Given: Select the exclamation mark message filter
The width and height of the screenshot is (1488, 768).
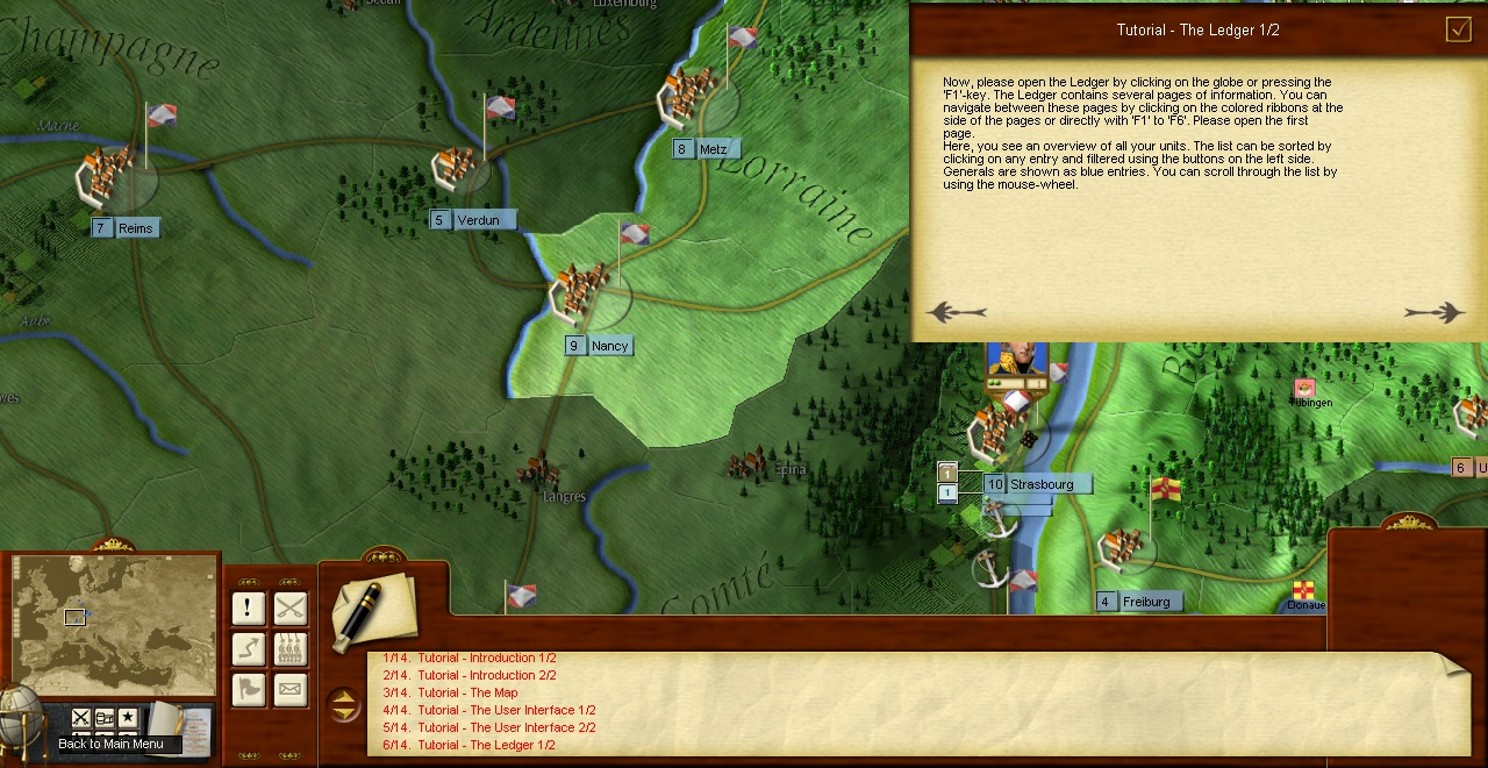Looking at the screenshot, I should click(x=248, y=608).
